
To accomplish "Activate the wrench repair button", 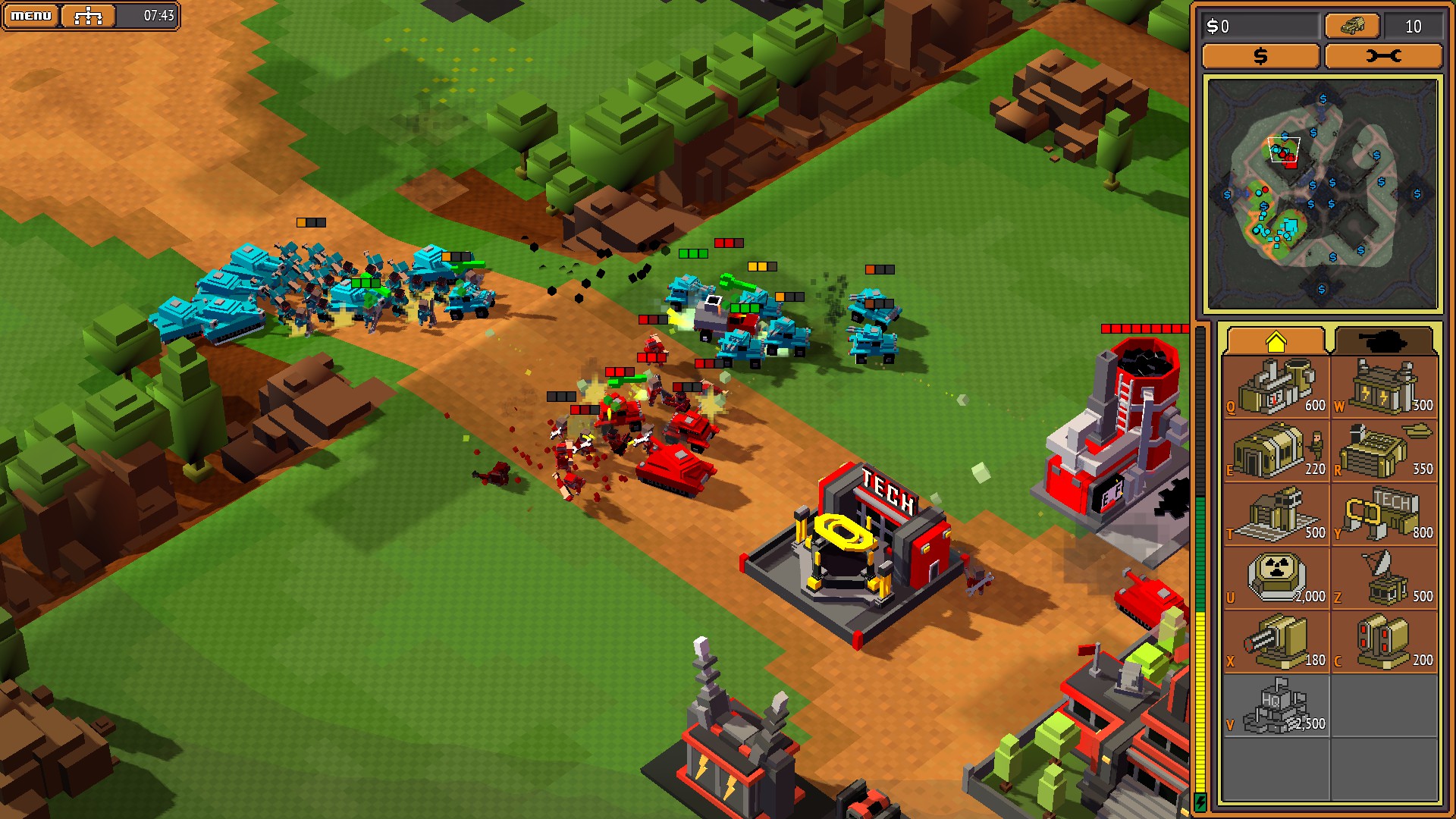I will point(1383,56).
